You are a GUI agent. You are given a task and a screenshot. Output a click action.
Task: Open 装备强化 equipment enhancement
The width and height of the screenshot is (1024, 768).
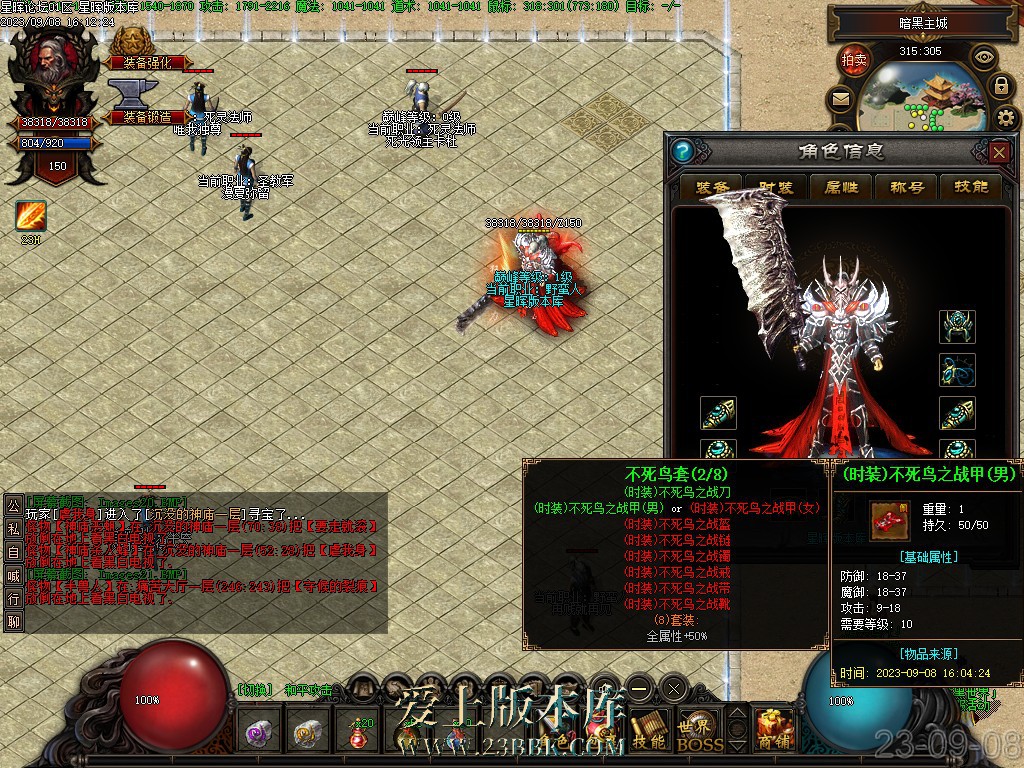point(146,62)
